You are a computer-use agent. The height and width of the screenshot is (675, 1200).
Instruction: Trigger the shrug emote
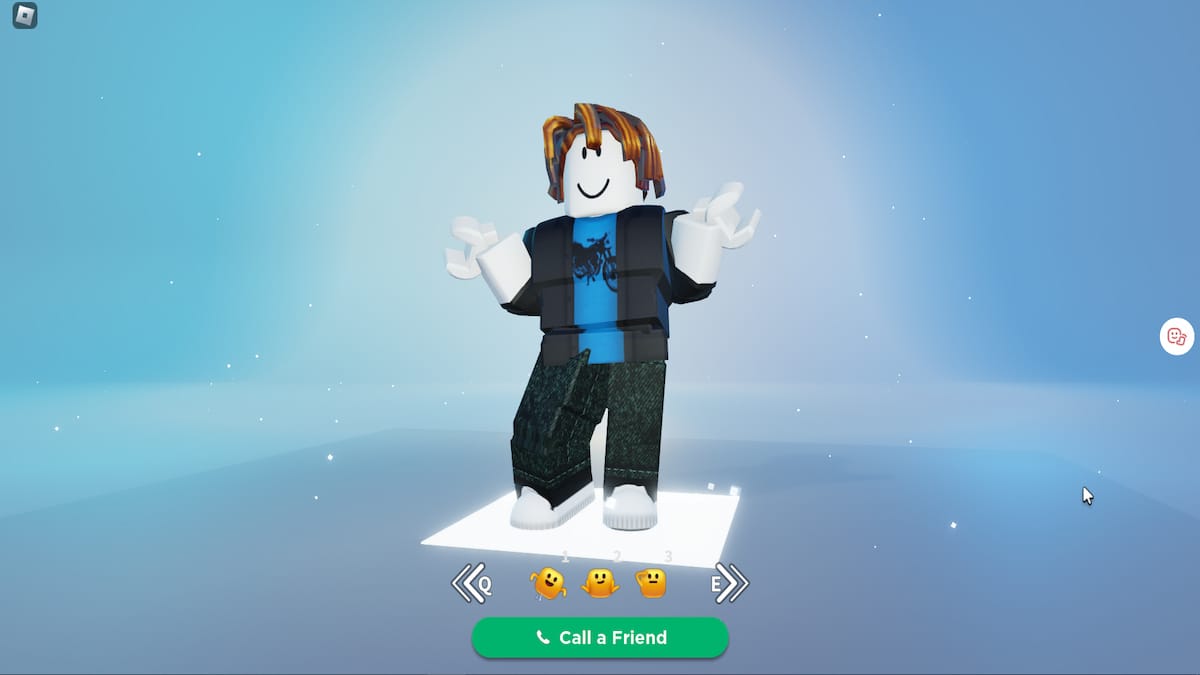click(x=600, y=583)
